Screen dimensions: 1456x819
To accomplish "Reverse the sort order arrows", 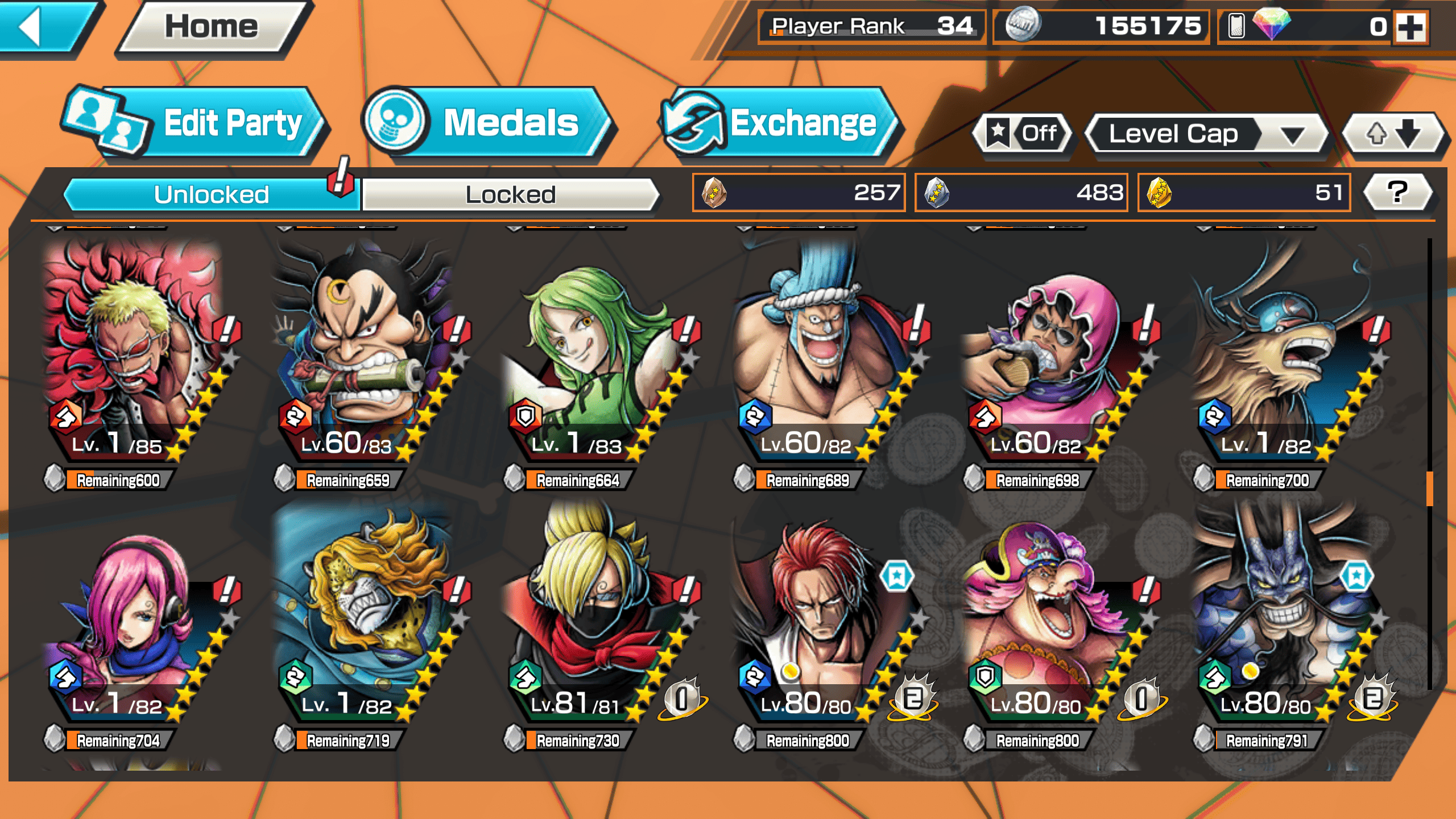I will click(1392, 134).
